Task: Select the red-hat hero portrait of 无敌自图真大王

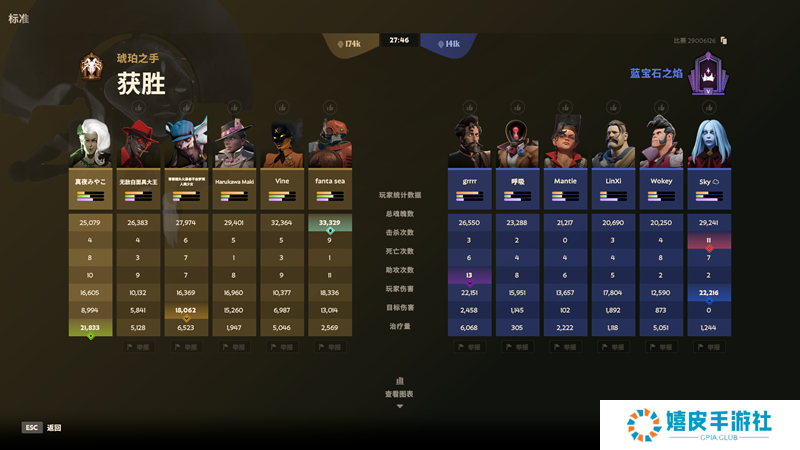Action: click(x=138, y=143)
